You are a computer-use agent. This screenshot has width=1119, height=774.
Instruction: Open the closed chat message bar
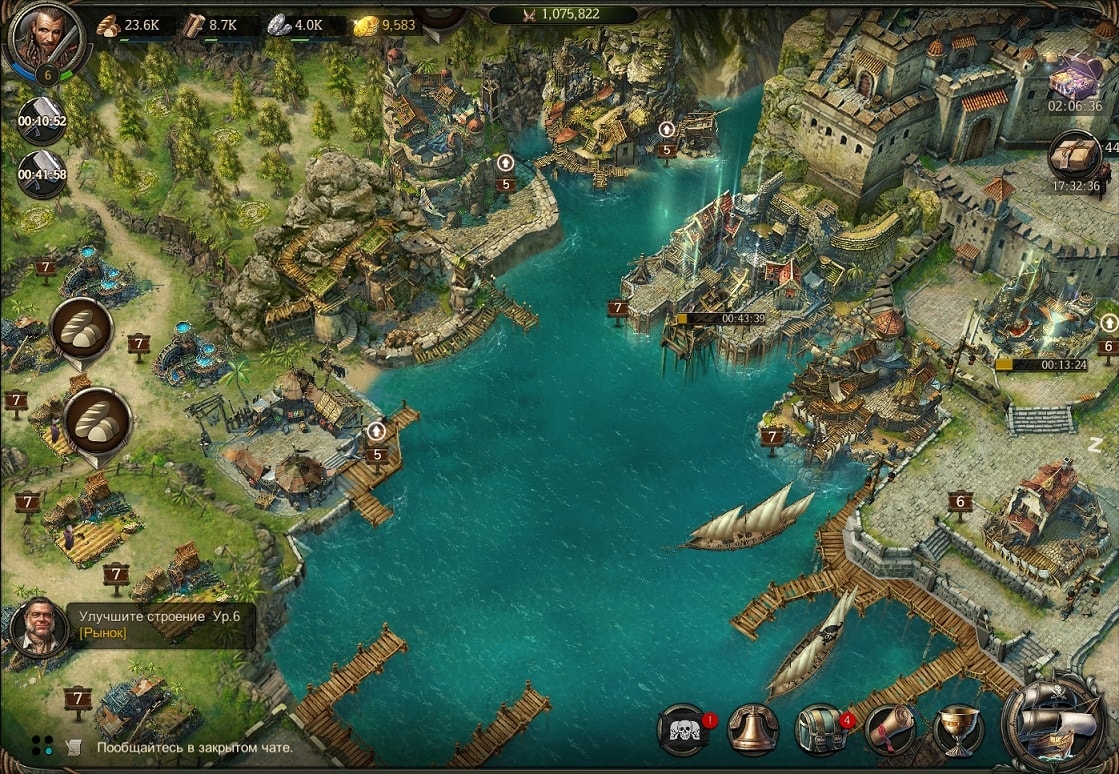tap(195, 747)
